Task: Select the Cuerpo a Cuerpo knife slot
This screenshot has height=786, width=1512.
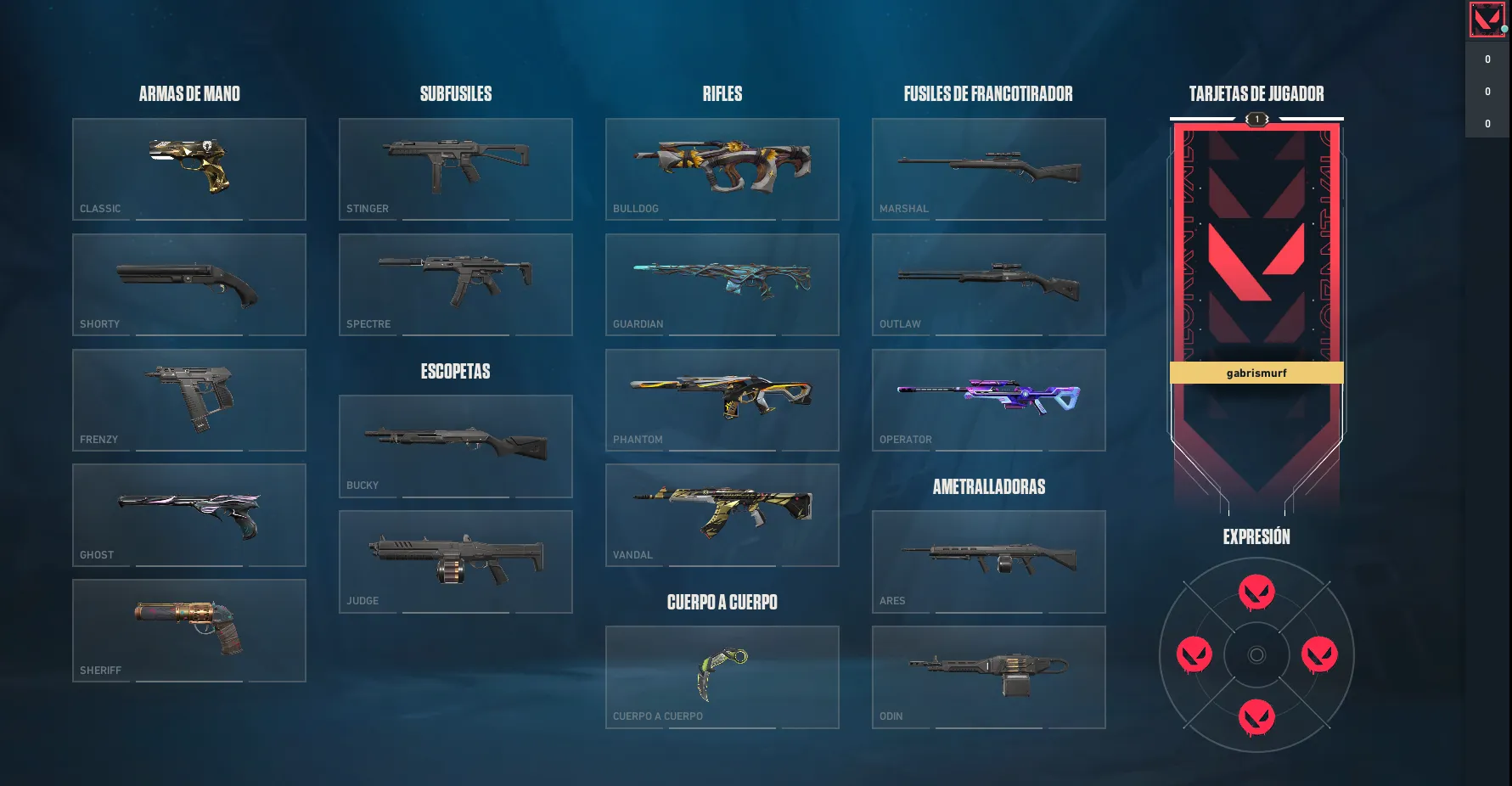Action: click(x=722, y=677)
